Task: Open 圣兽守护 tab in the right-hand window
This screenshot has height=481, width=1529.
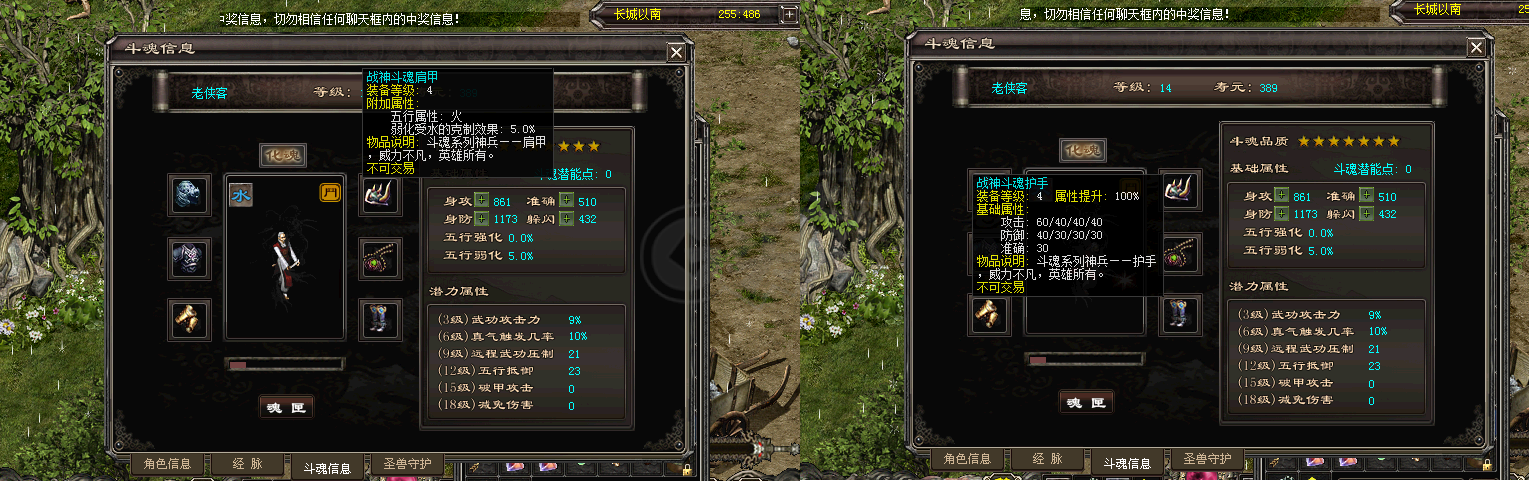Action: click(1207, 459)
